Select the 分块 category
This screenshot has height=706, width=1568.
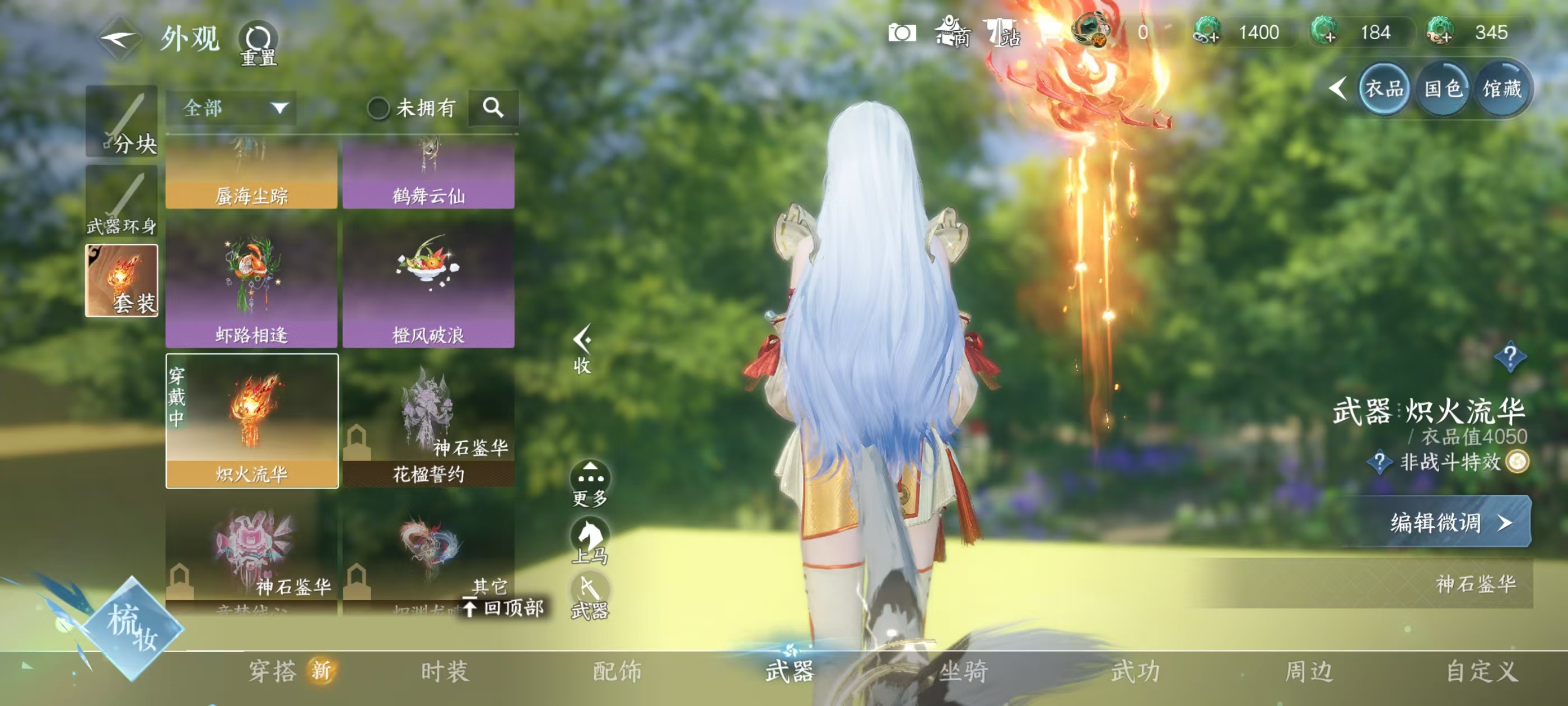click(x=122, y=122)
